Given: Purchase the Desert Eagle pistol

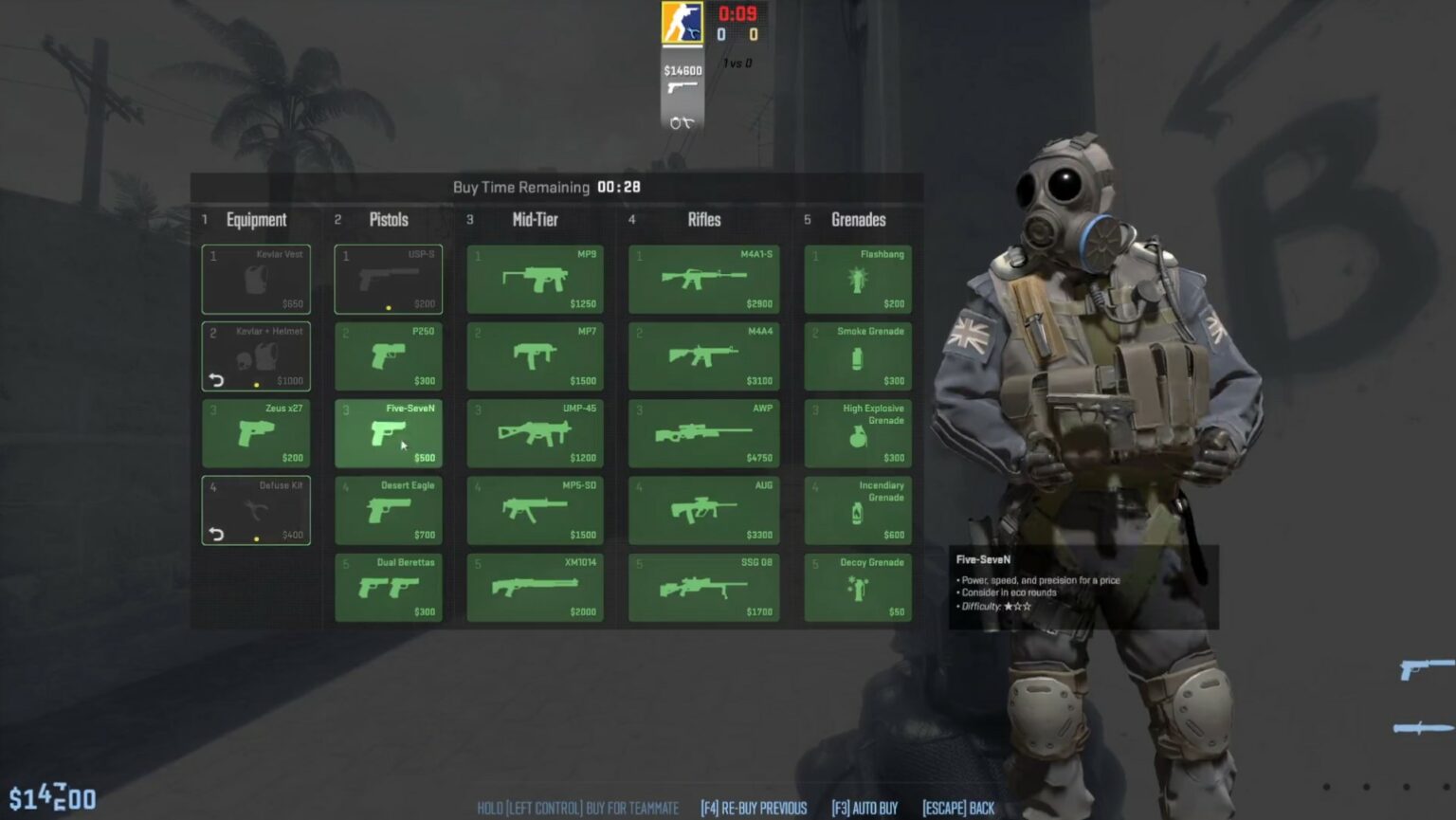Looking at the screenshot, I should pyautogui.click(x=389, y=510).
